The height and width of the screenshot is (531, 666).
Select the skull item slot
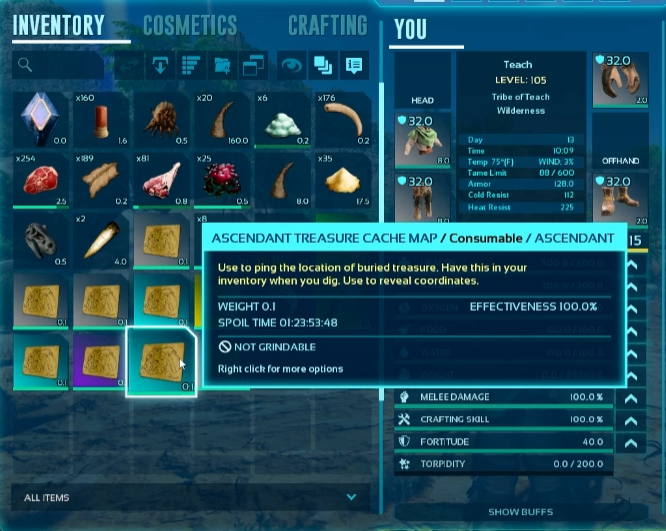40,240
